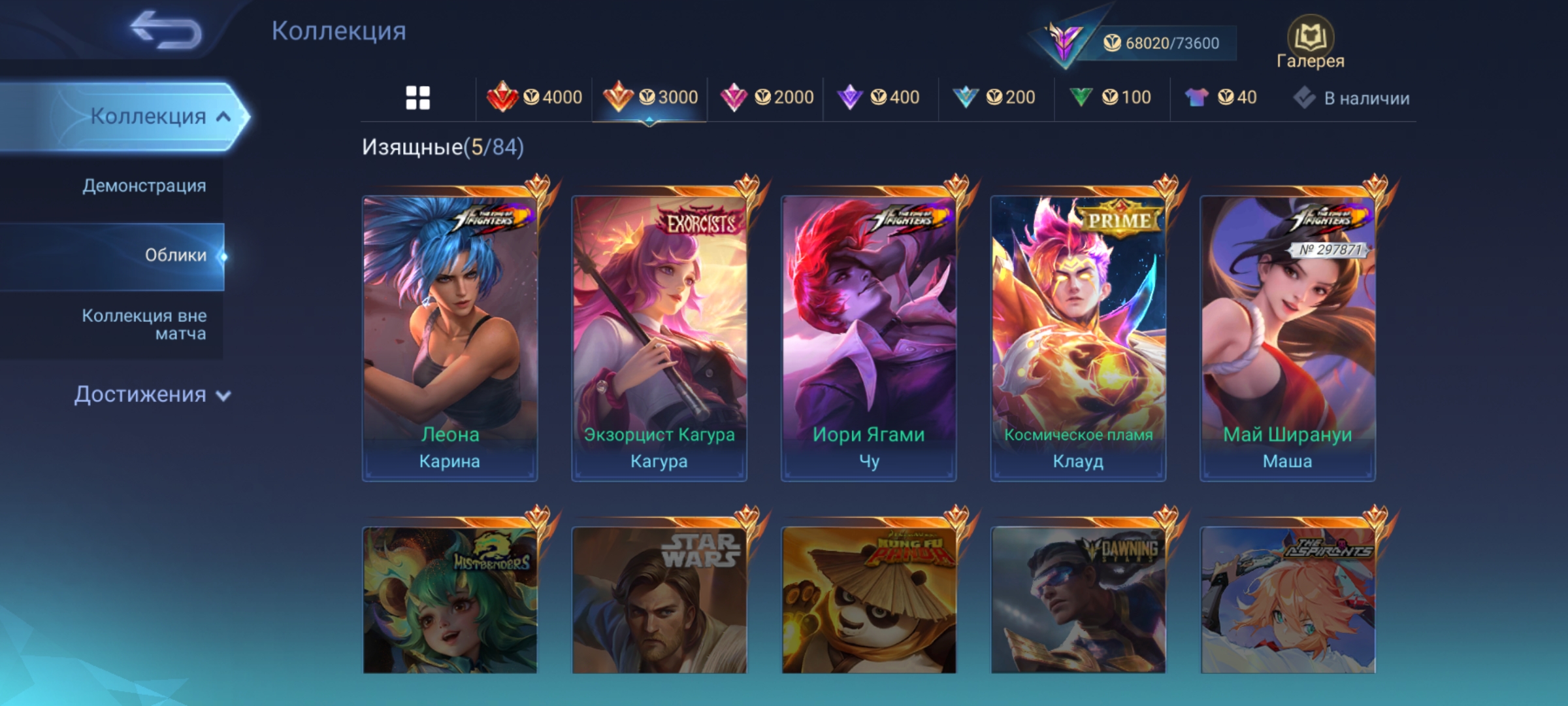Image resolution: width=1568 pixels, height=706 pixels.
Task: Switch to the 200-point tier tab
Action: [x=994, y=98]
